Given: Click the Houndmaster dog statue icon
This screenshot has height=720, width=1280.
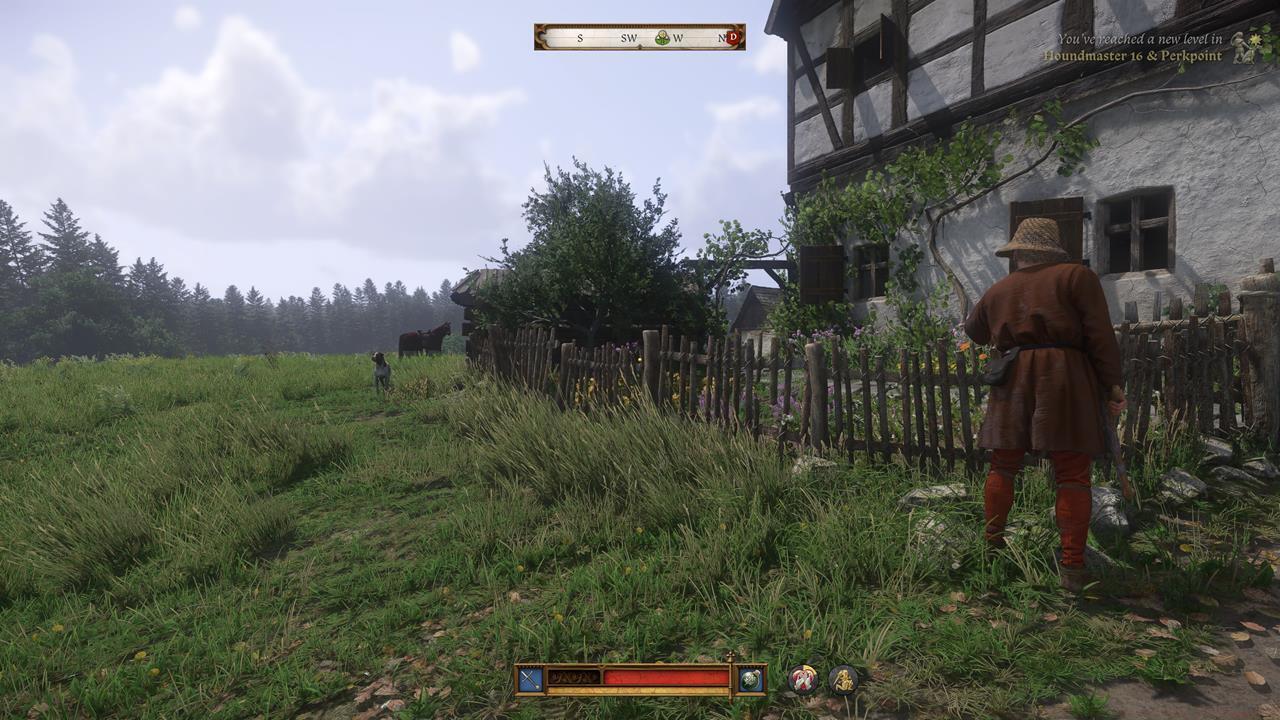Looking at the screenshot, I should coord(1239,46).
